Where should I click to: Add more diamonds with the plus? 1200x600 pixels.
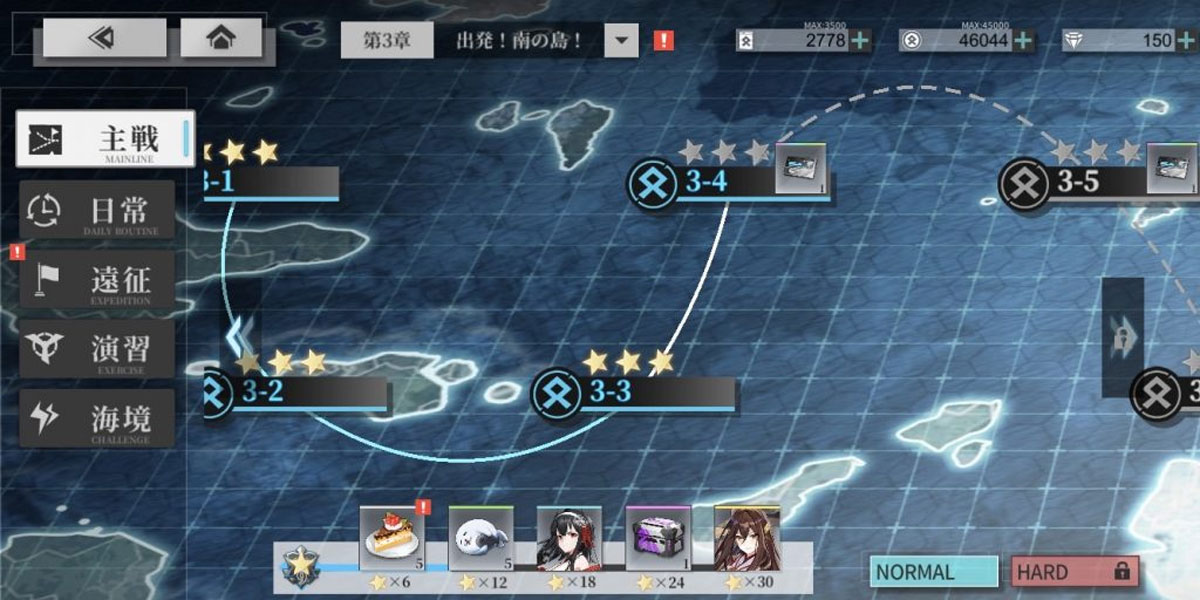(x=1185, y=41)
